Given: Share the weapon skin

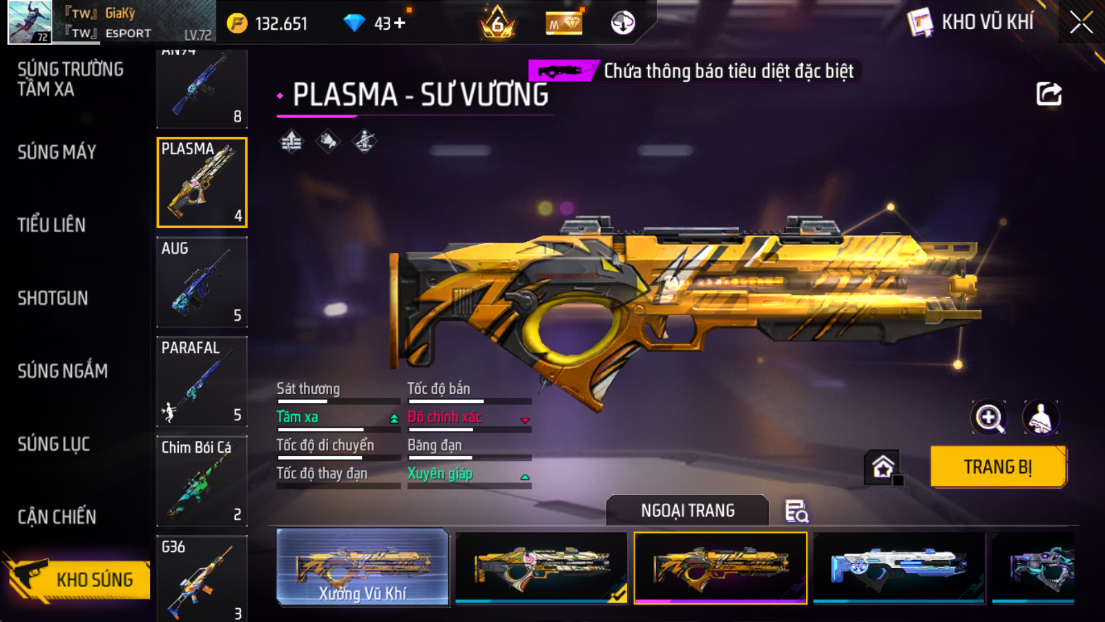Looking at the screenshot, I should pos(1049,94).
